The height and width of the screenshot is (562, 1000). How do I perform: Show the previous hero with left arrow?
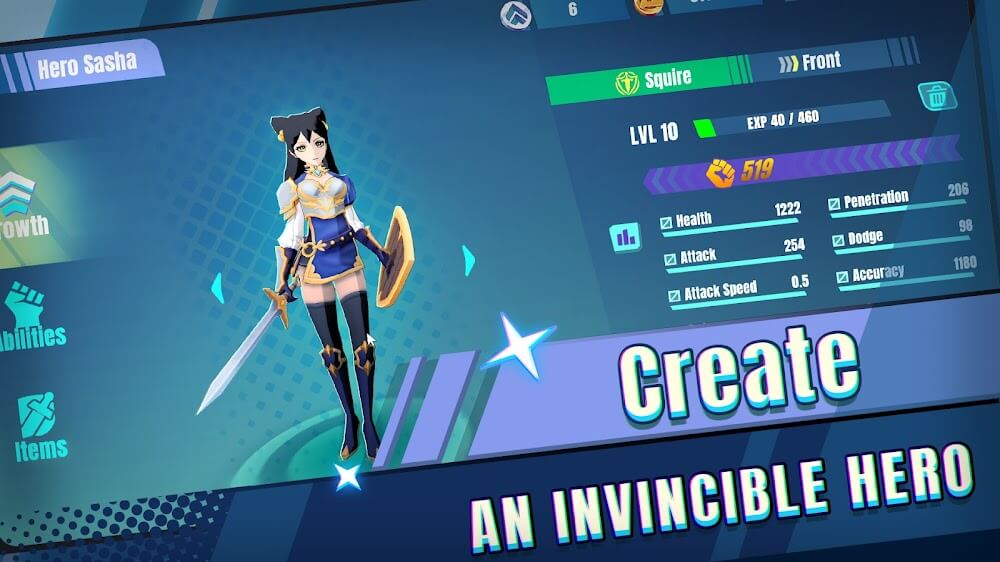coord(216,289)
